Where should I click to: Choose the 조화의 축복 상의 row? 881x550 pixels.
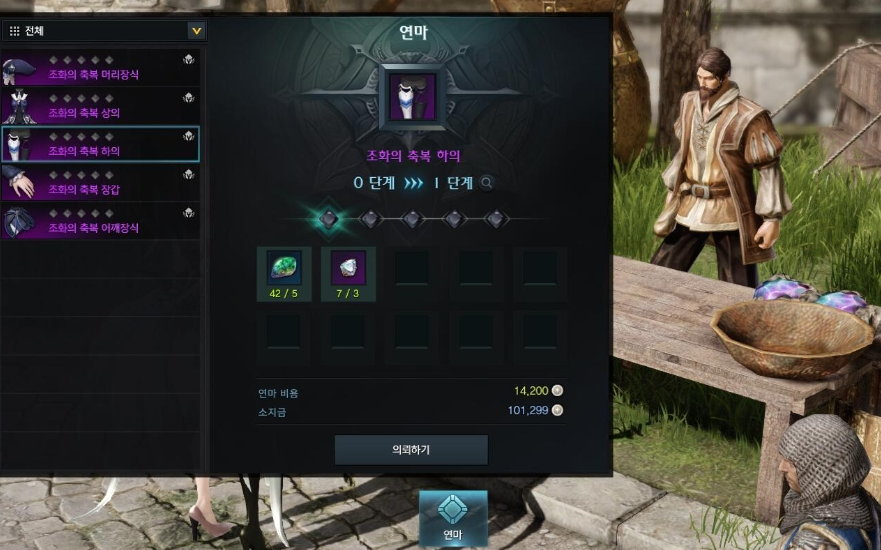pos(100,107)
